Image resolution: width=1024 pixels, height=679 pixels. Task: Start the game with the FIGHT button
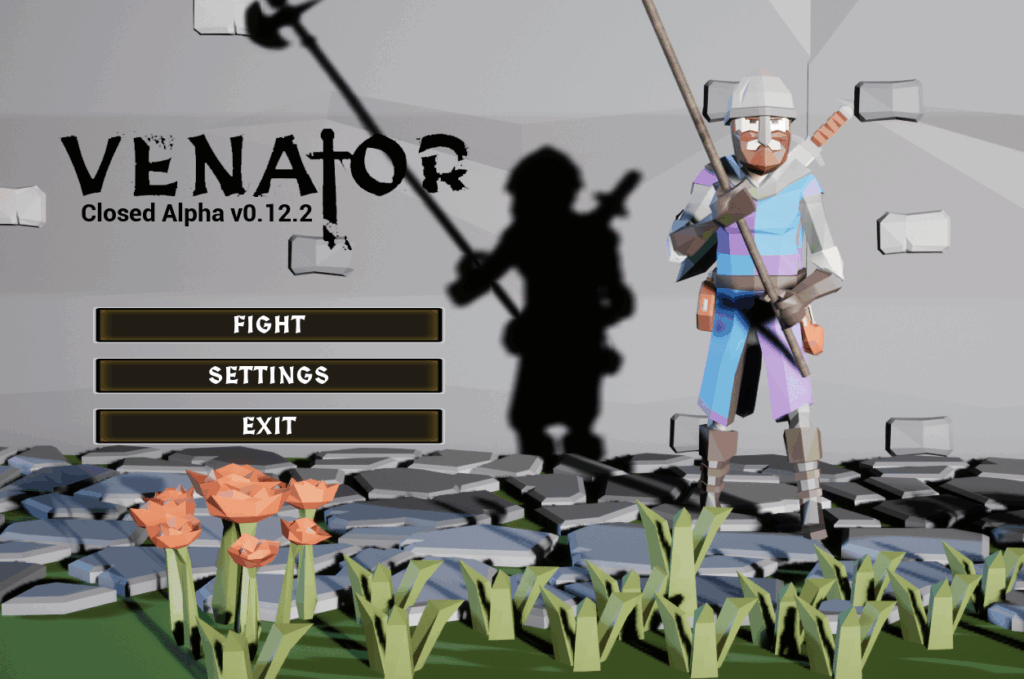click(268, 325)
